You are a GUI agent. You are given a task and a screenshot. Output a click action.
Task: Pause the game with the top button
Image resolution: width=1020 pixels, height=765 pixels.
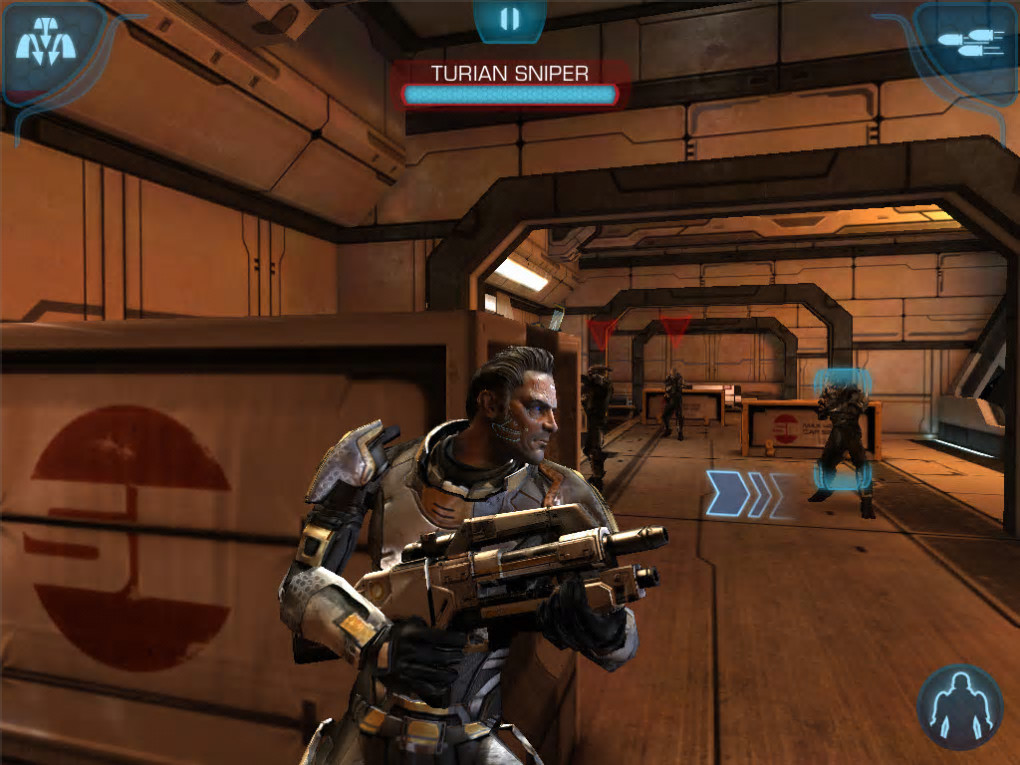(x=509, y=19)
